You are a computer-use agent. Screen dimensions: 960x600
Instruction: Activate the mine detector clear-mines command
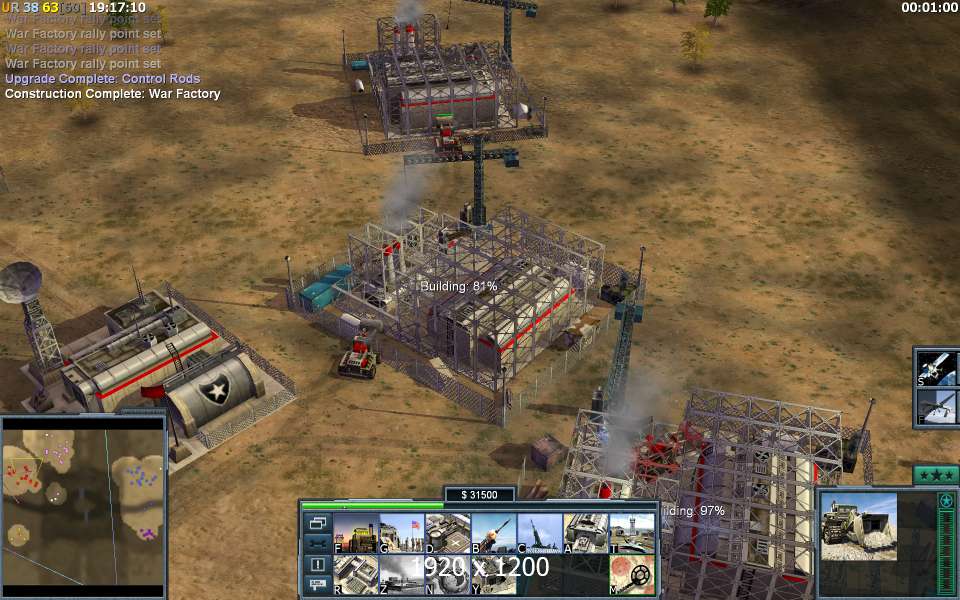[x=632, y=575]
